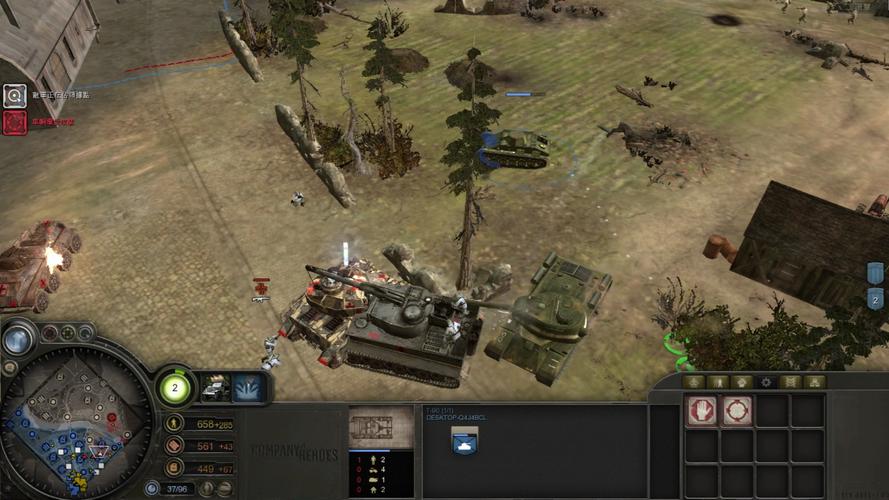The image size is (889, 500).
Task: Click the large blue globe button
Action: [17, 340]
